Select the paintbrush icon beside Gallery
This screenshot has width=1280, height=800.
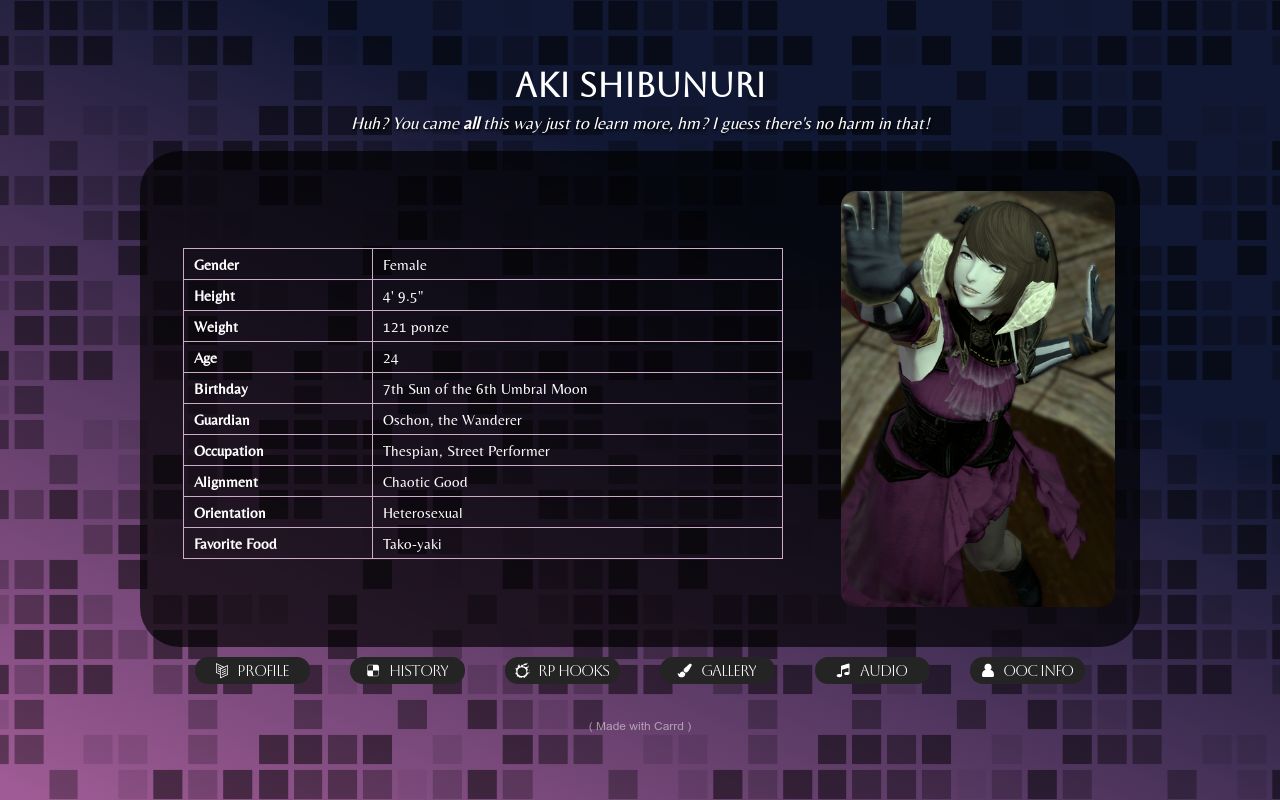tap(684, 671)
